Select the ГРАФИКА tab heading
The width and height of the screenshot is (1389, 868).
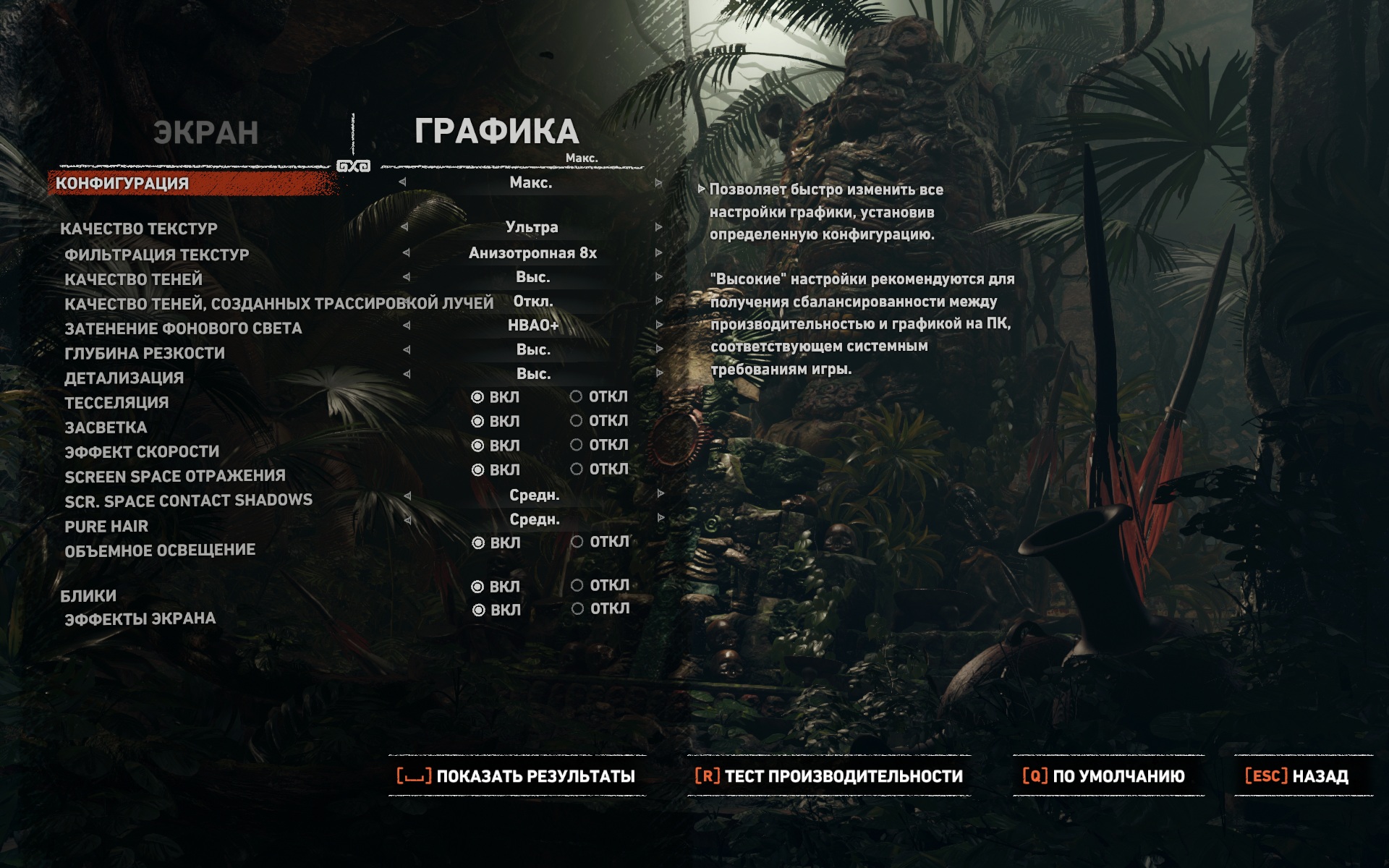coord(496,132)
